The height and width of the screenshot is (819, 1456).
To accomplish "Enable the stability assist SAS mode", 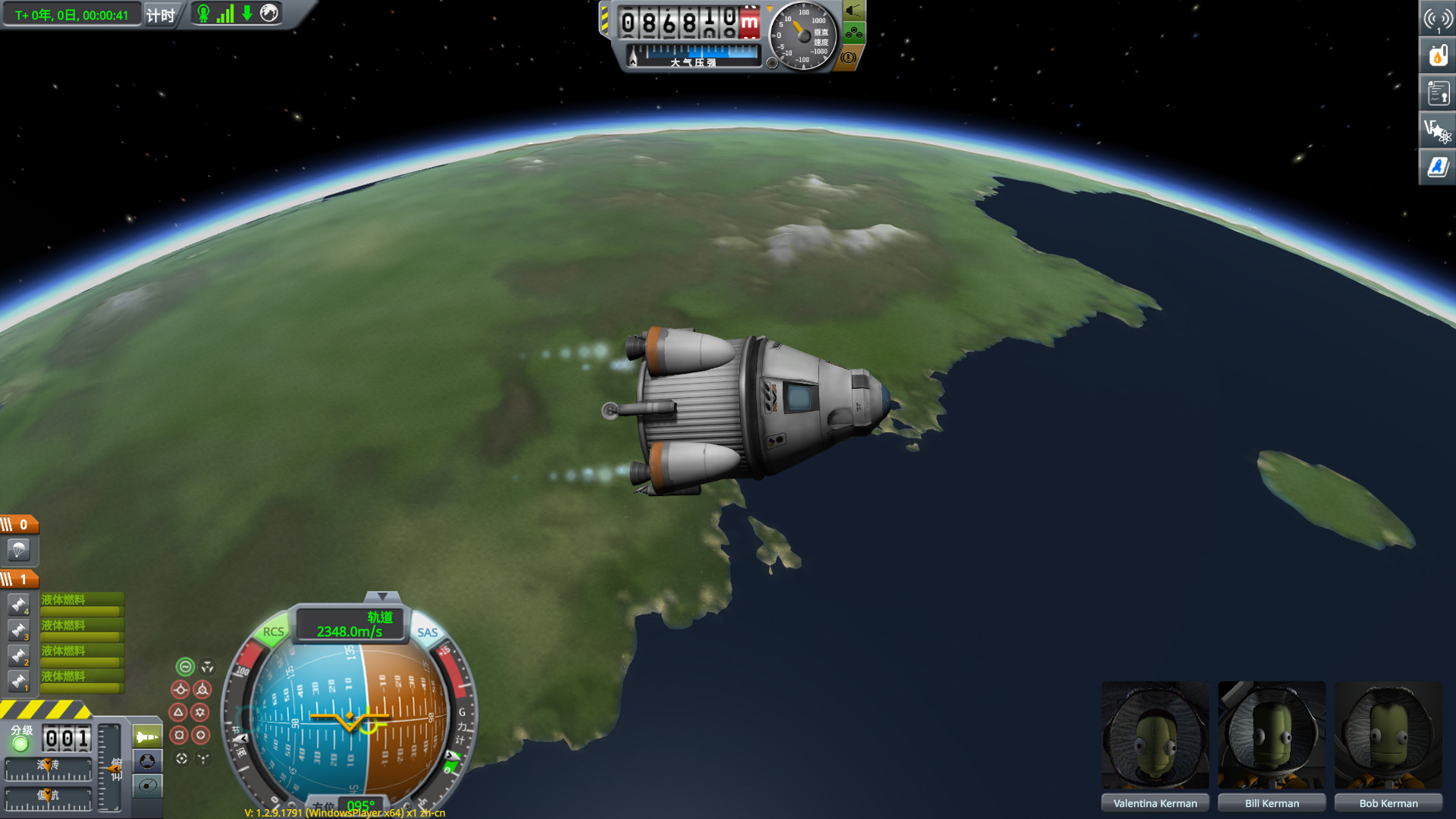I will click(x=184, y=668).
